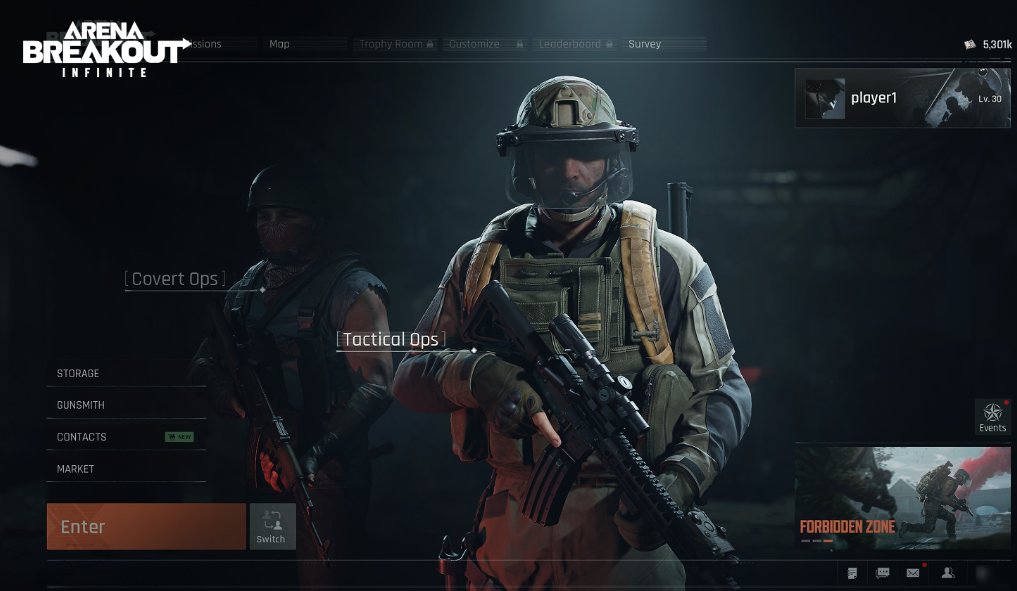Open the Events star icon
This screenshot has width=1017, height=591.
tap(992, 415)
